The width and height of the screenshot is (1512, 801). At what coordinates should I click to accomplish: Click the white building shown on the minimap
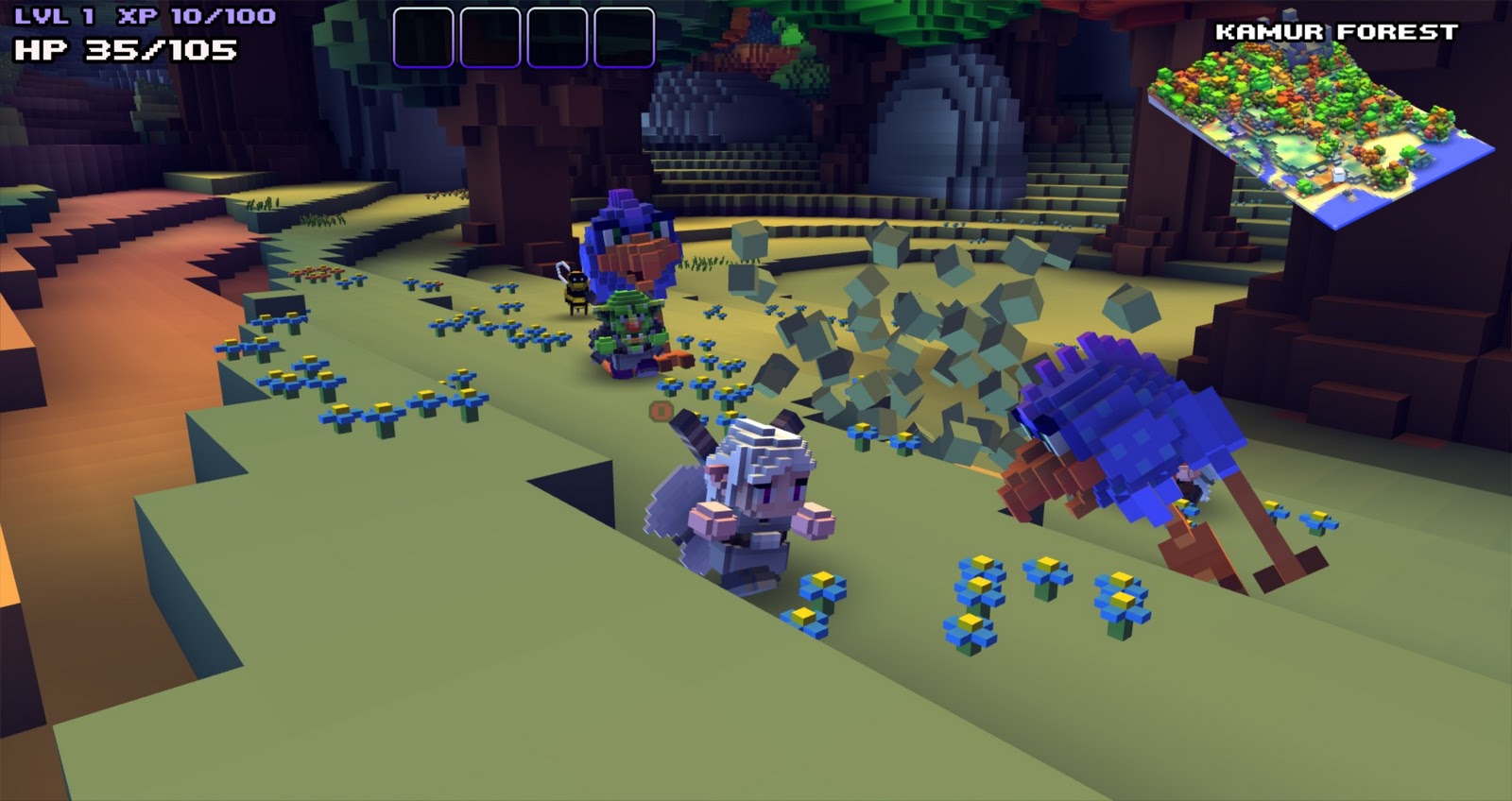(x=1337, y=174)
